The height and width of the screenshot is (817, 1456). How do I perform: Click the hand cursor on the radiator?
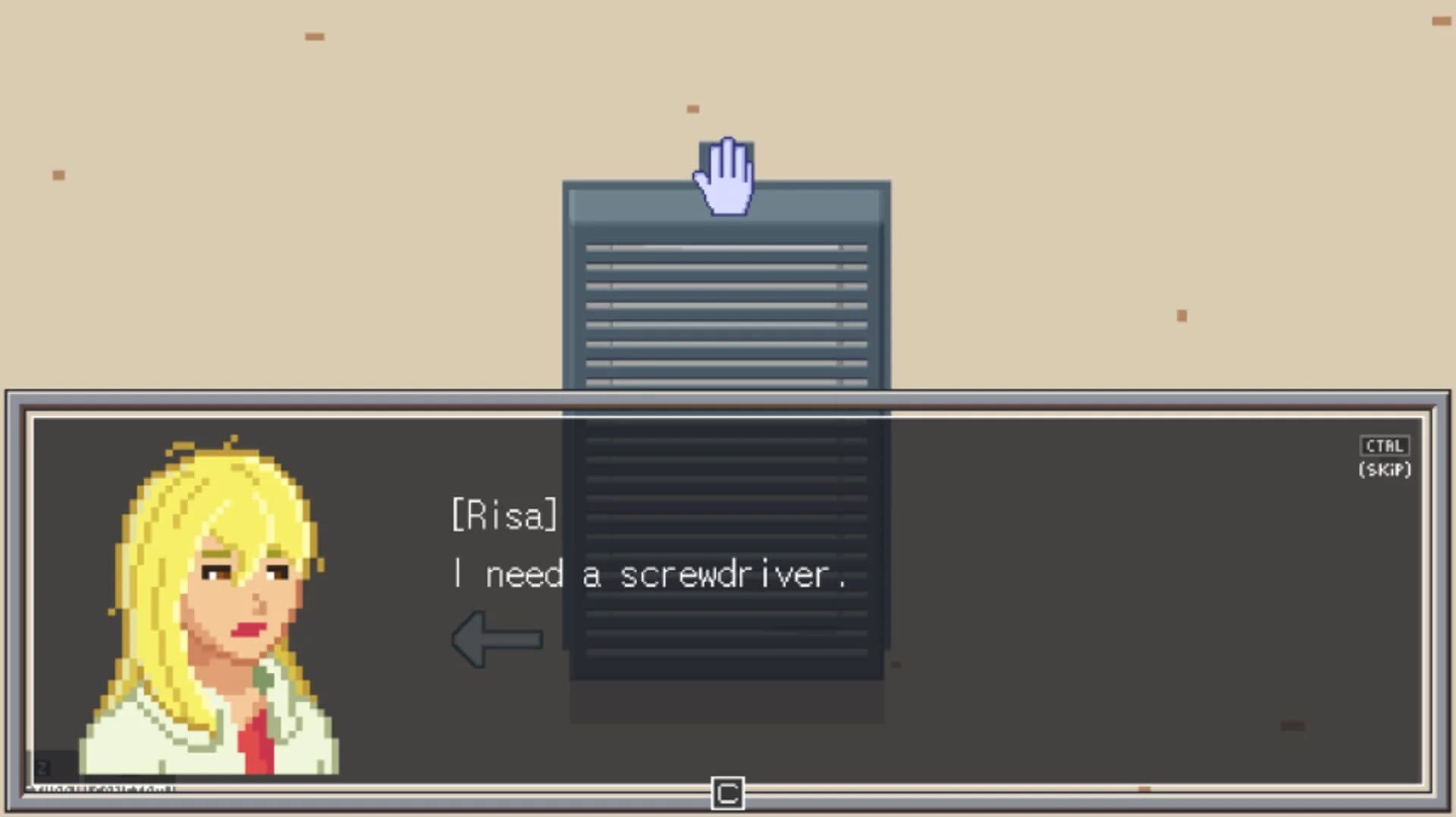[724, 174]
